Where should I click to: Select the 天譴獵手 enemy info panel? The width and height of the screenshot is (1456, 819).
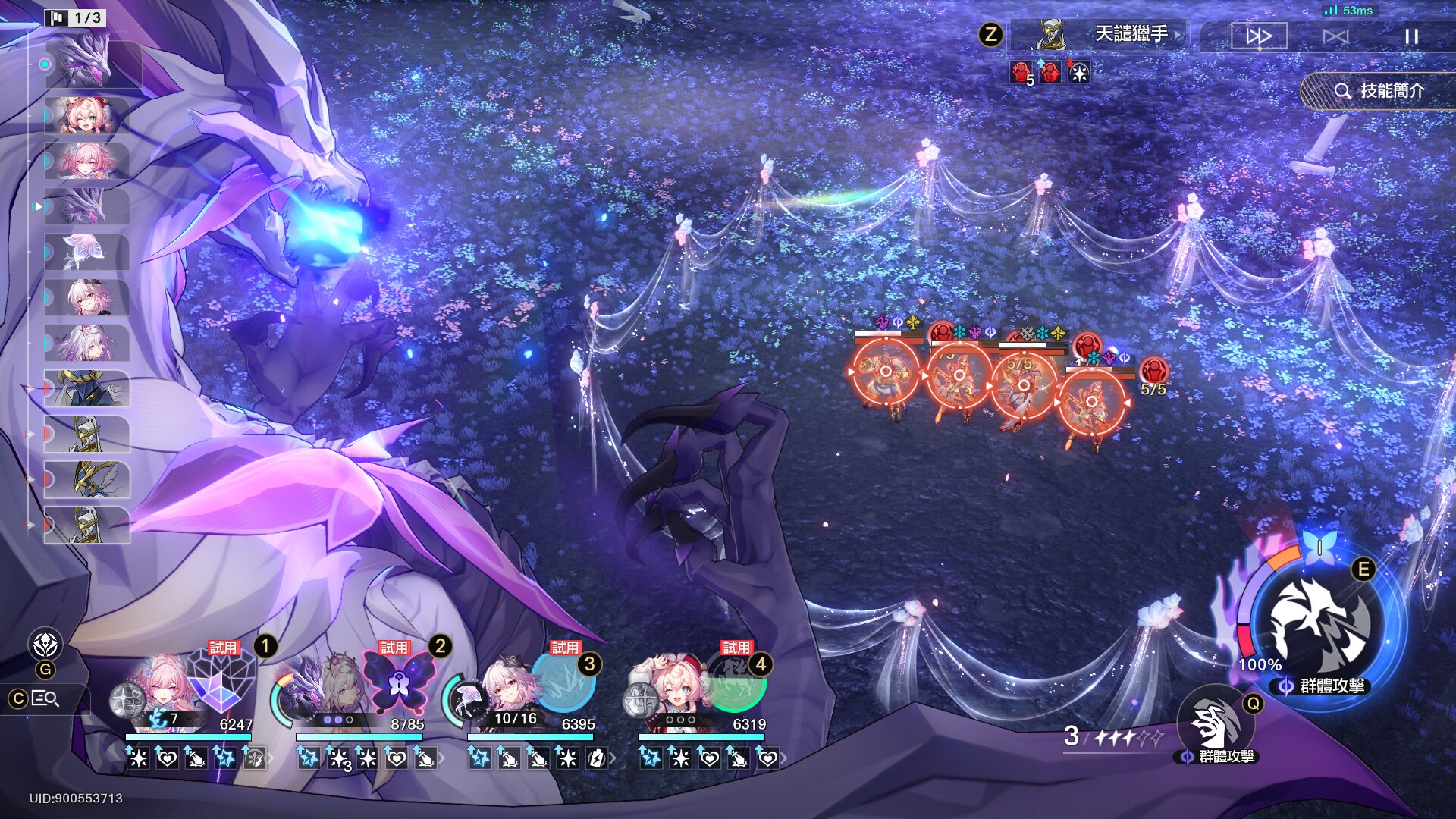click(x=1100, y=35)
